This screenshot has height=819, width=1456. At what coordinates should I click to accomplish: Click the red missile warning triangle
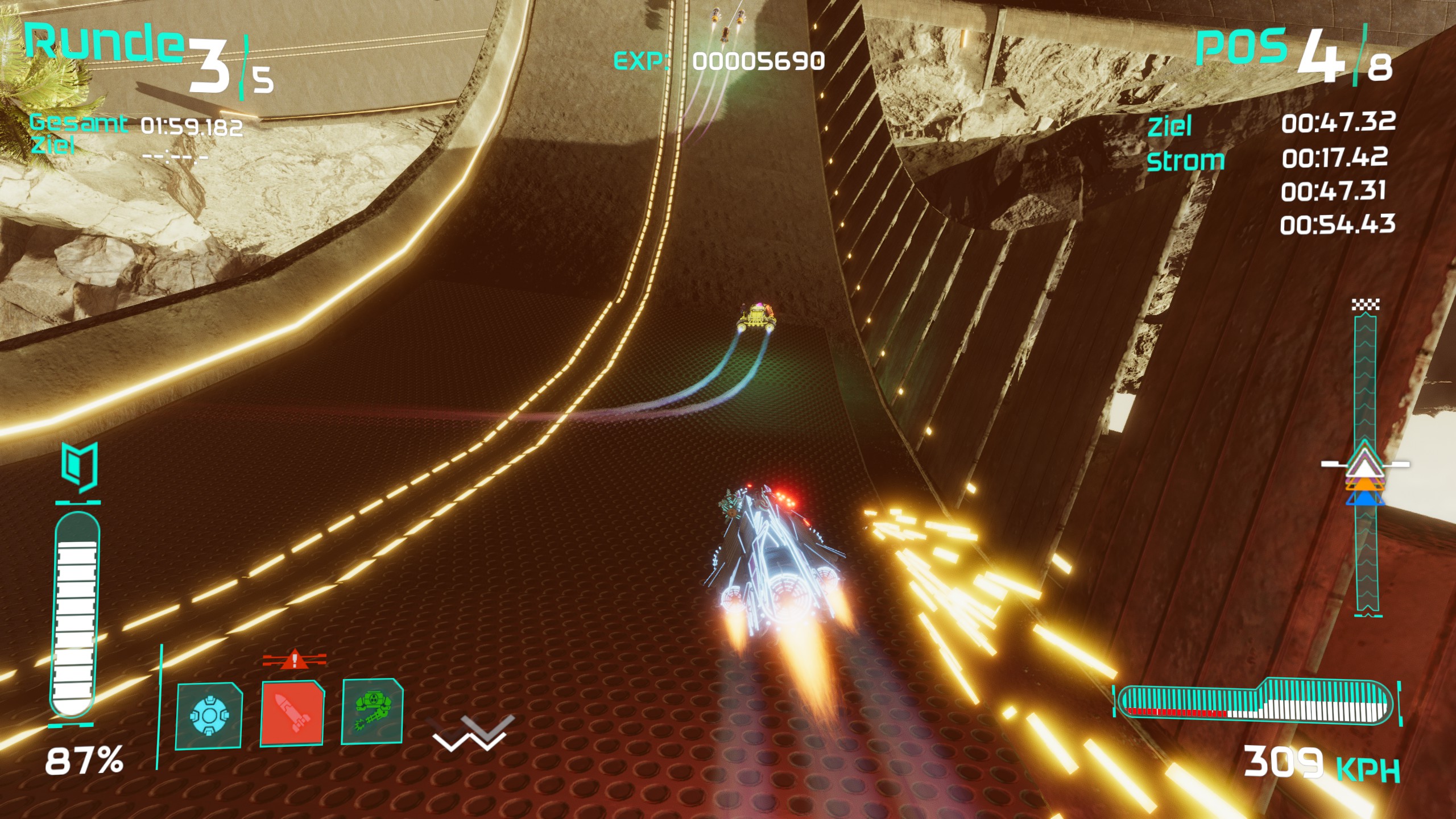tap(294, 660)
